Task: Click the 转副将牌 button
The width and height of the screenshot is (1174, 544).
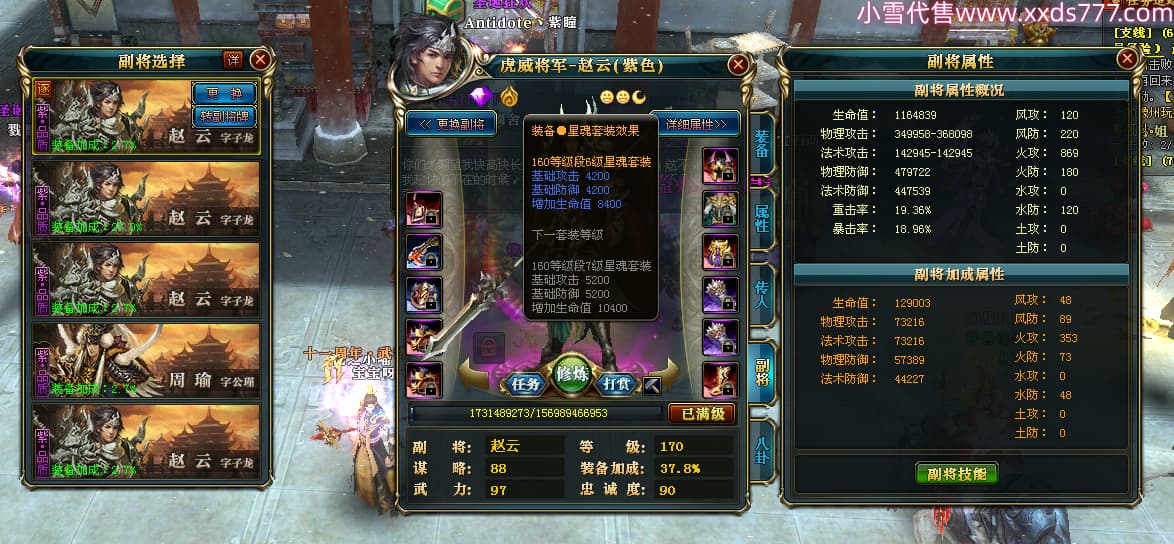Action: pos(225,116)
